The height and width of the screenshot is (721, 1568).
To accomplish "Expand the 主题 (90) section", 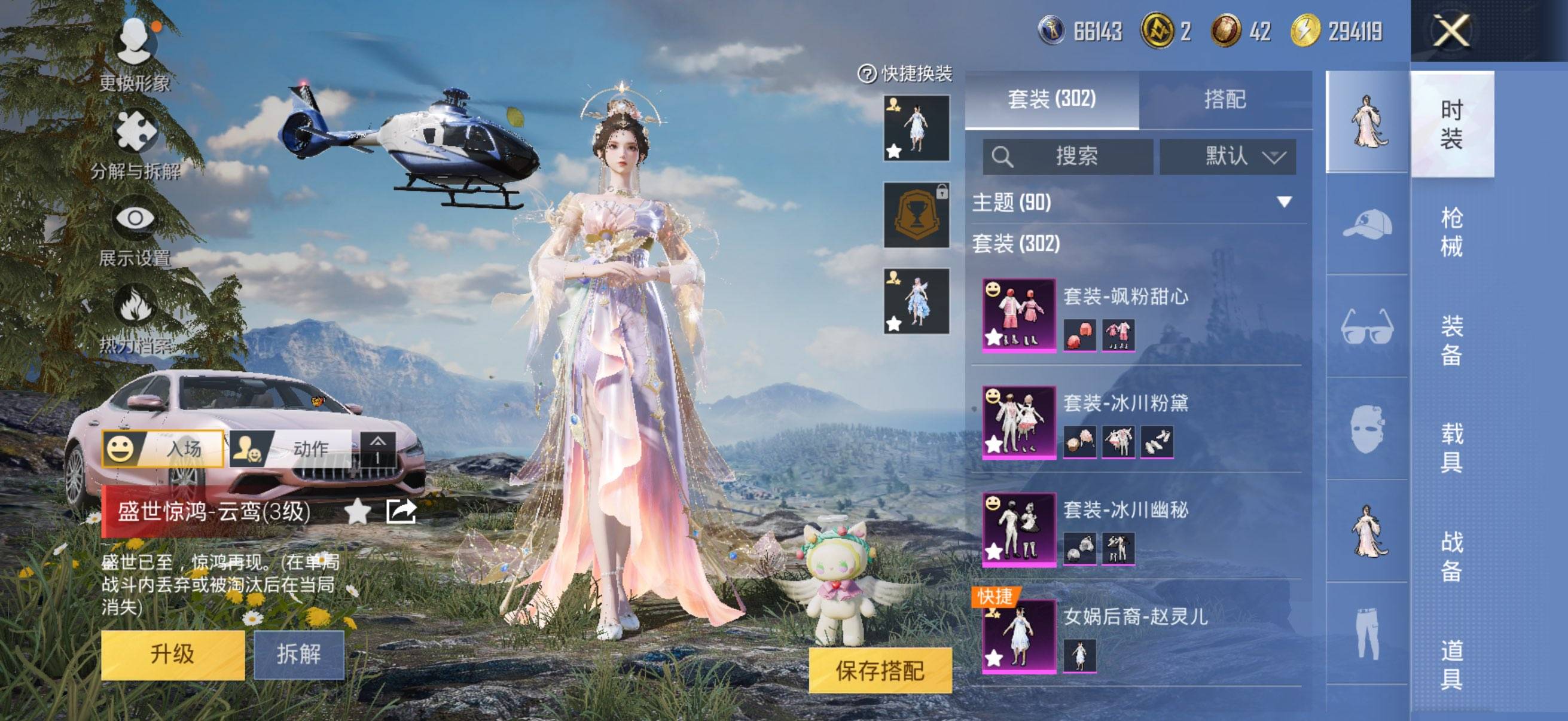I will pyautogui.click(x=1284, y=202).
